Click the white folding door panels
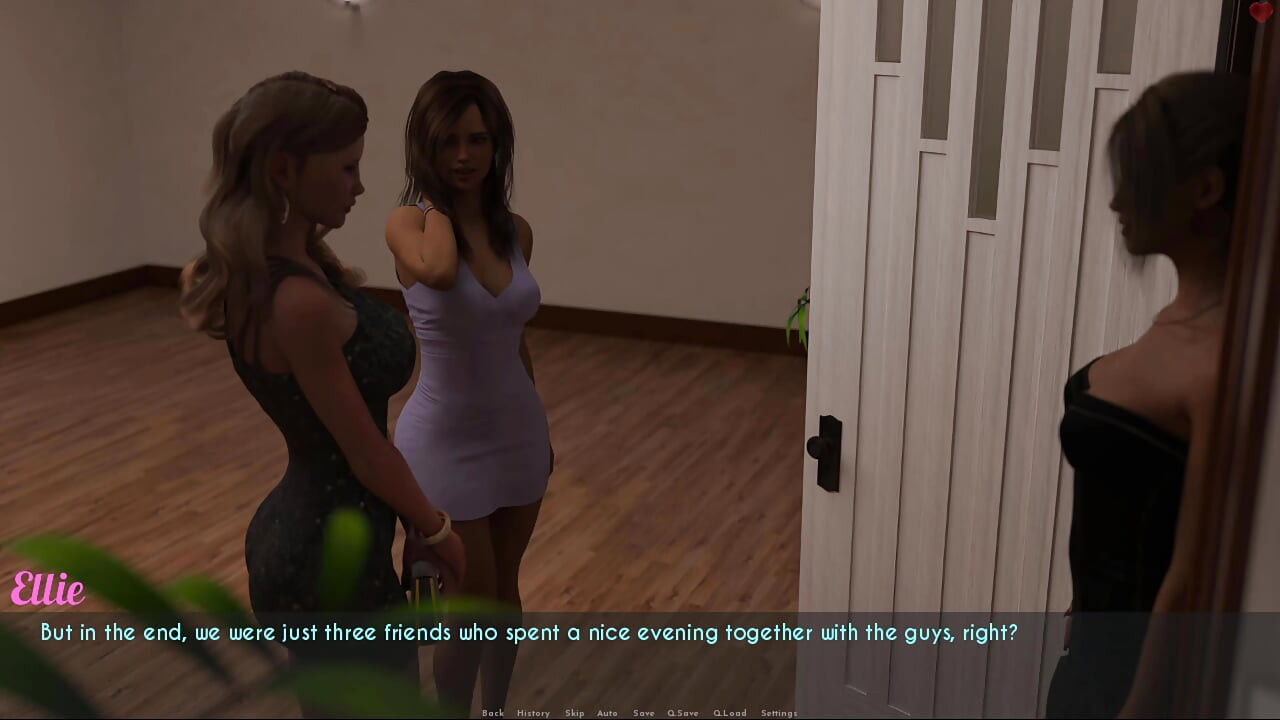The height and width of the screenshot is (720, 1280). point(950,300)
